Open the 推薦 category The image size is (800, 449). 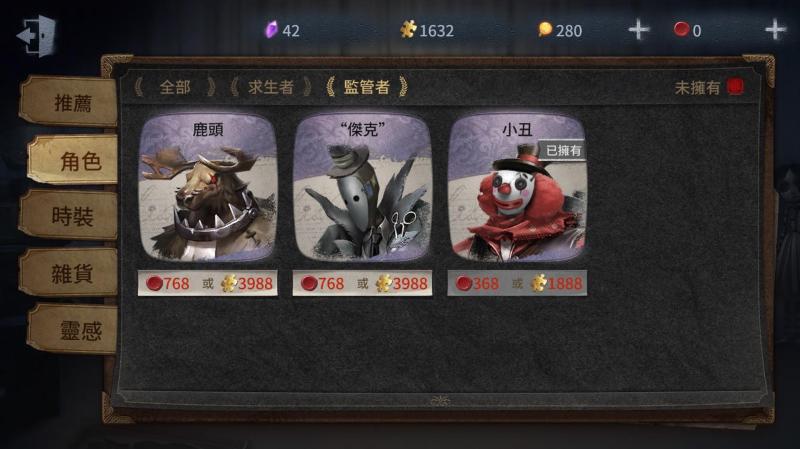(x=70, y=101)
